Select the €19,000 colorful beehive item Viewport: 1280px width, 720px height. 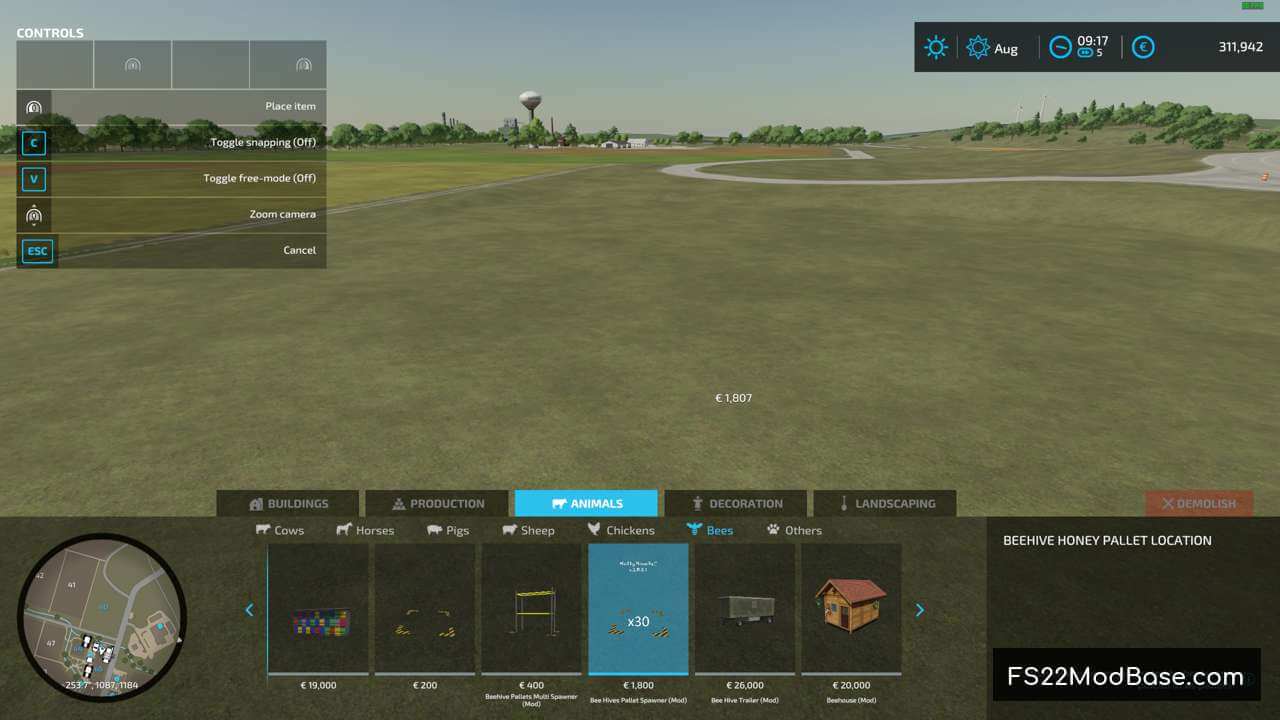(319, 610)
